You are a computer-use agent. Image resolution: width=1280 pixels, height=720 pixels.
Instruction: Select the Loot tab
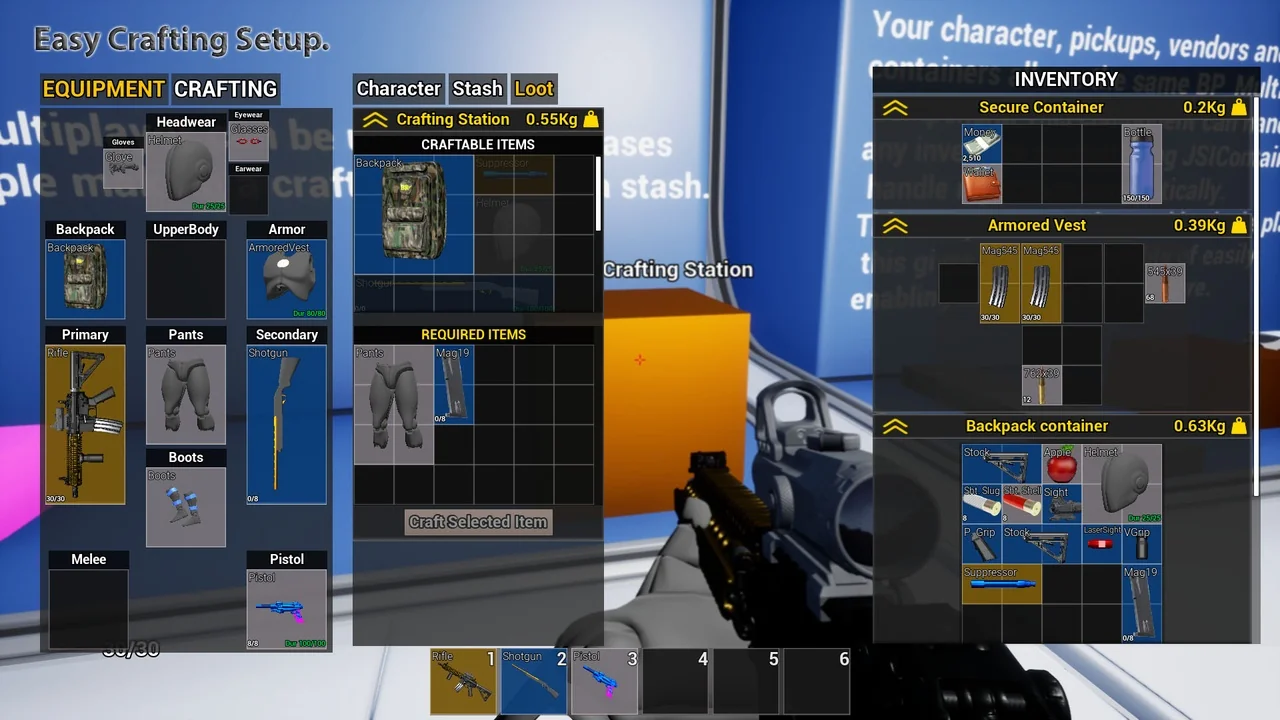pos(534,88)
